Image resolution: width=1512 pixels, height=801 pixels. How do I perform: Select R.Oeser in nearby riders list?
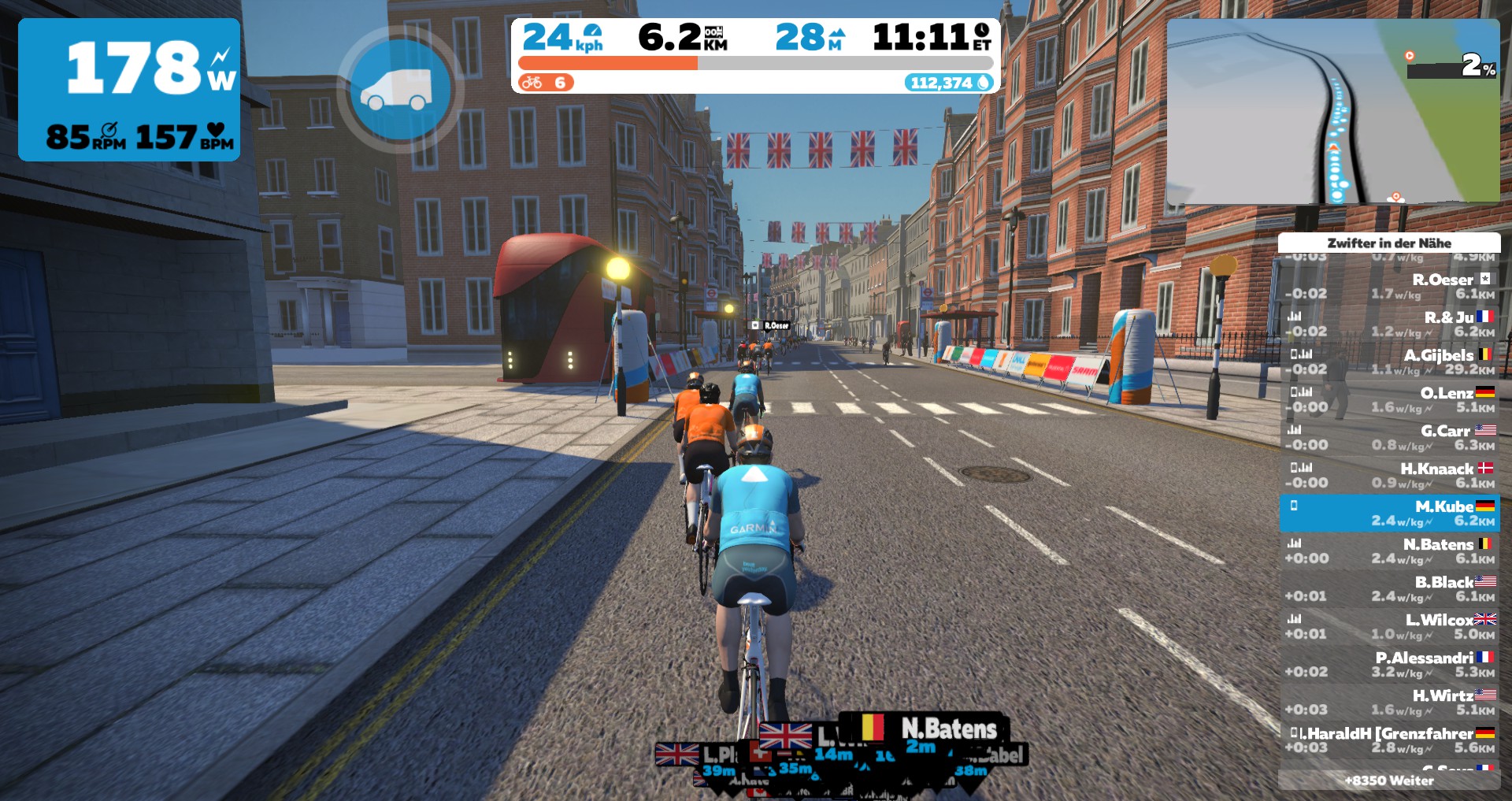pyautogui.click(x=1389, y=287)
